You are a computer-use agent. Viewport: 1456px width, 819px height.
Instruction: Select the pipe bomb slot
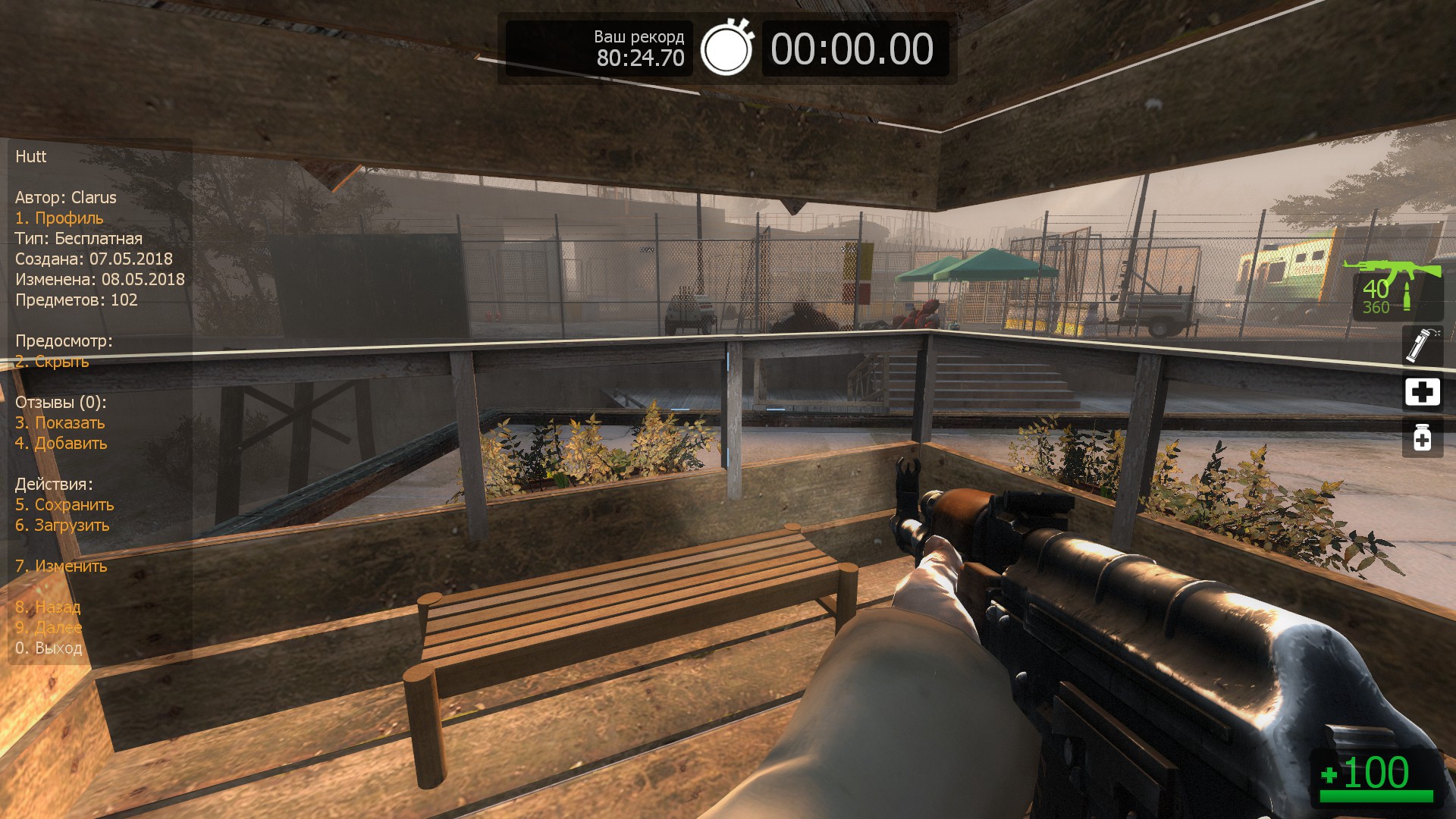coord(1422,345)
